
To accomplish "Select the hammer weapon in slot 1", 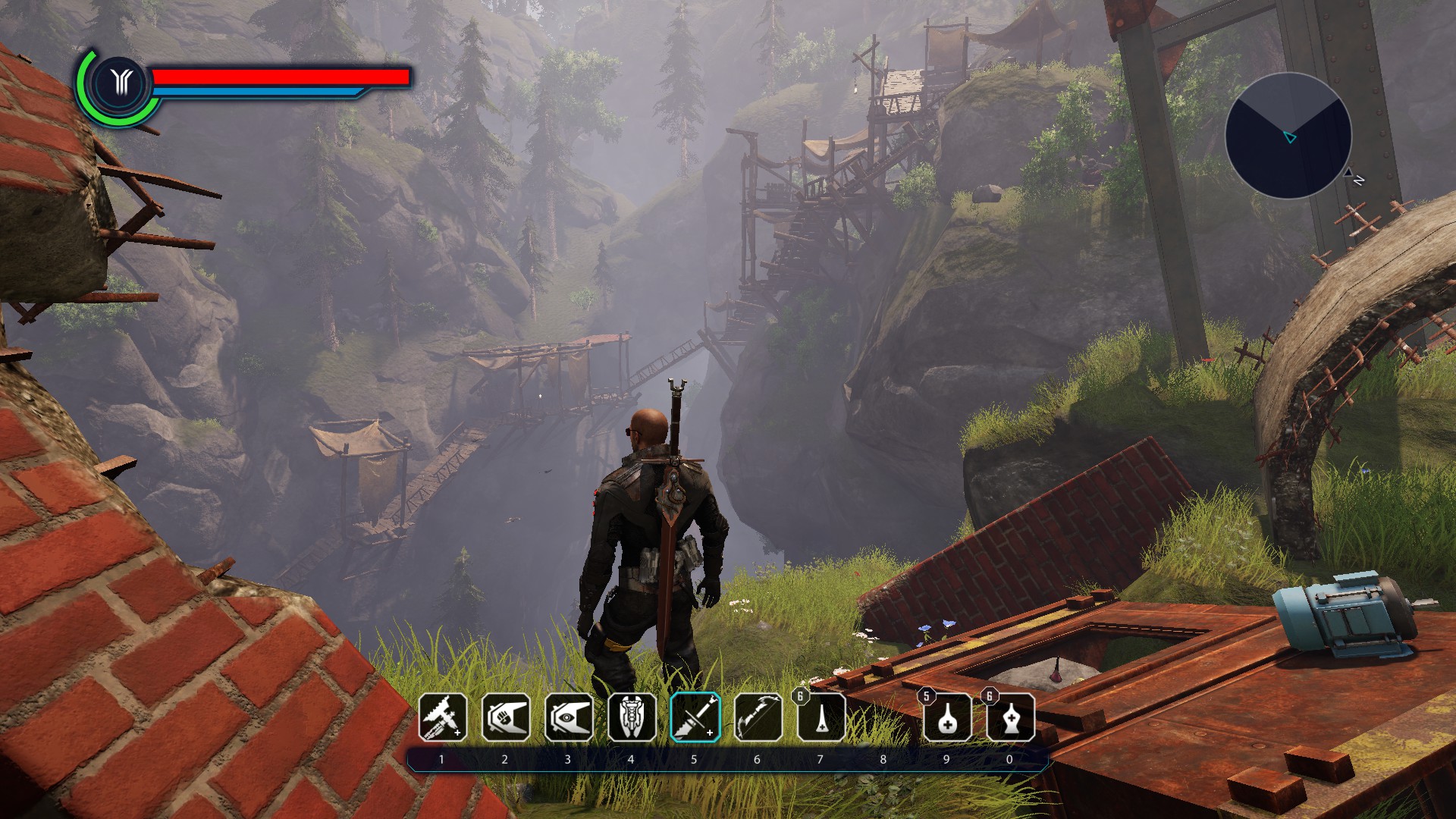I will [443, 717].
